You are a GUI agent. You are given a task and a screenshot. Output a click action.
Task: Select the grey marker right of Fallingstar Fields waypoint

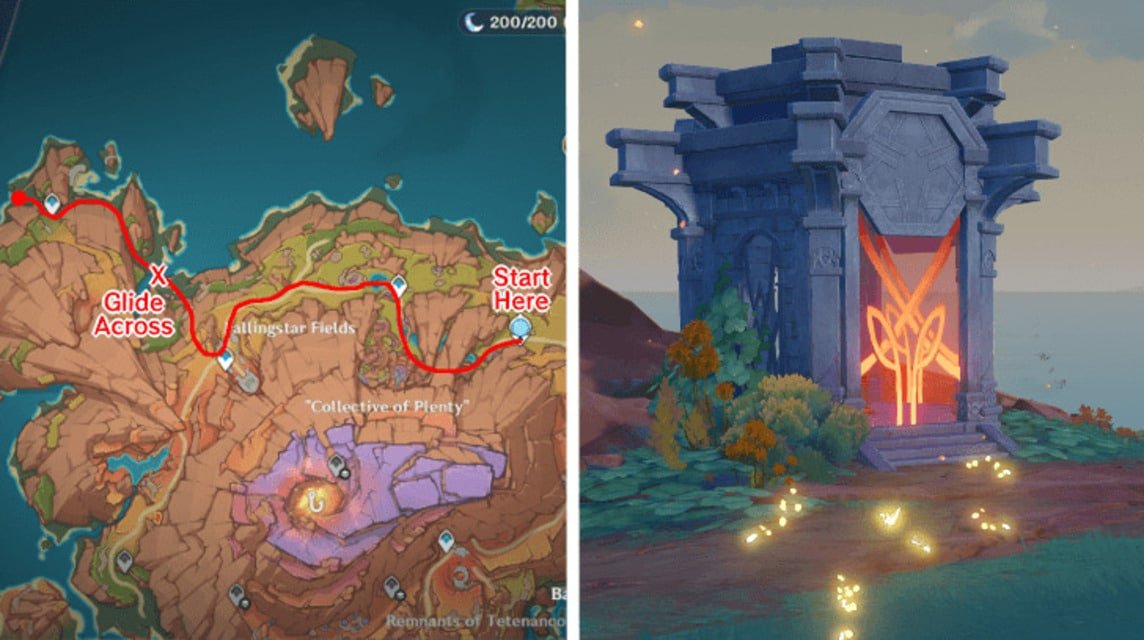tap(248, 381)
